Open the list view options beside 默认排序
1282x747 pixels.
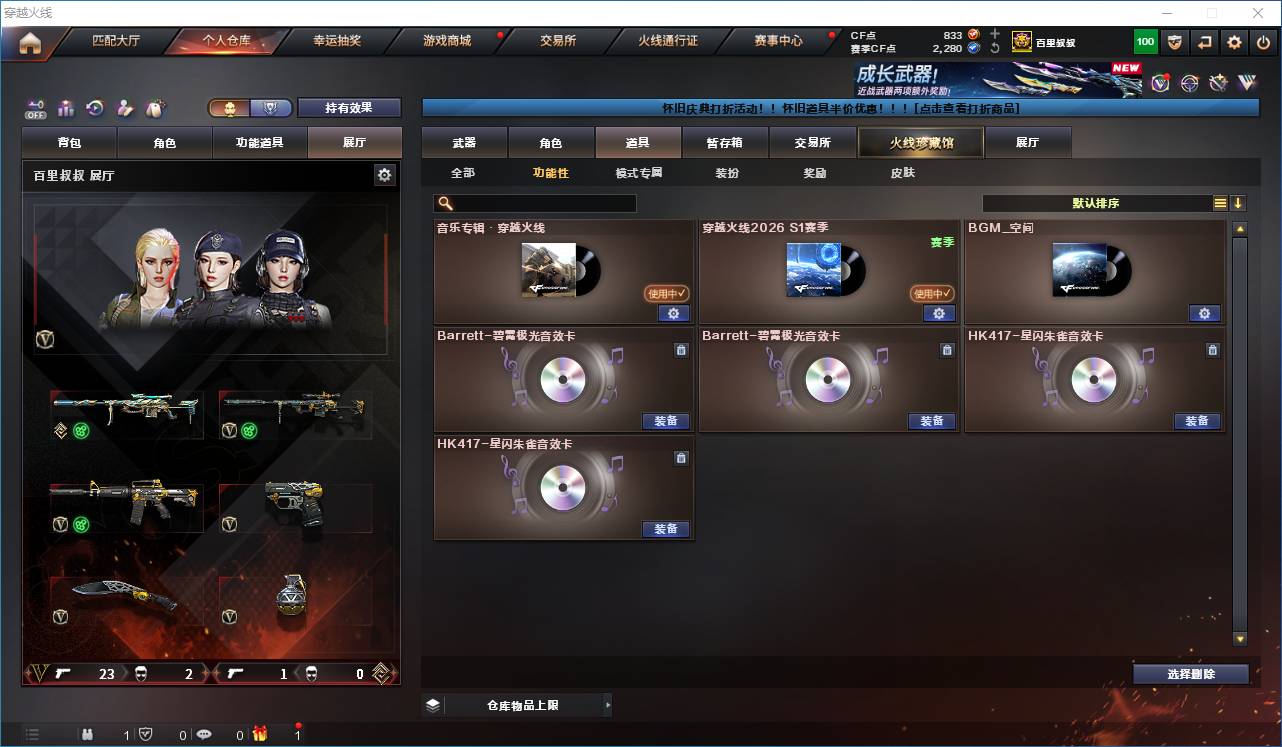point(1218,203)
